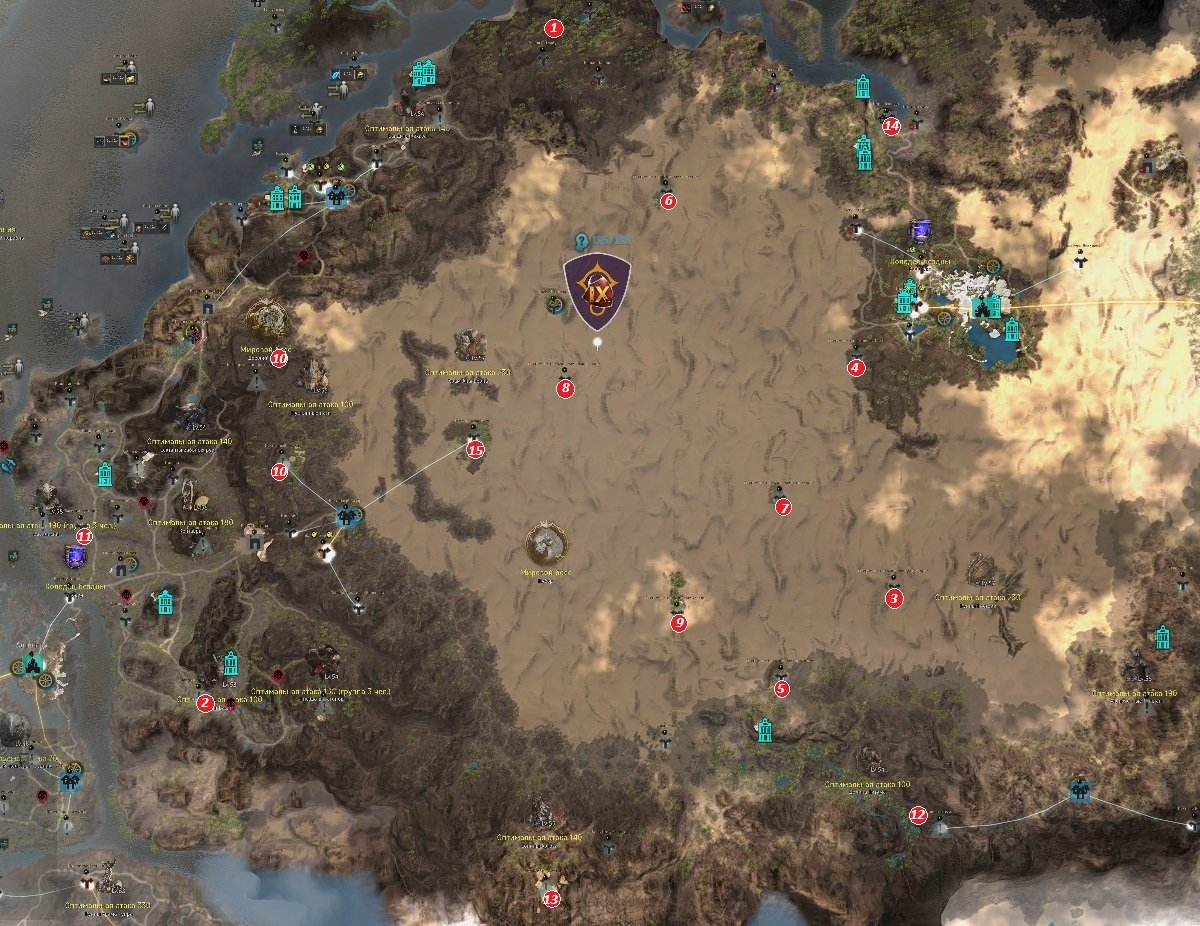Choose the red marker numbered 2

(x=205, y=703)
